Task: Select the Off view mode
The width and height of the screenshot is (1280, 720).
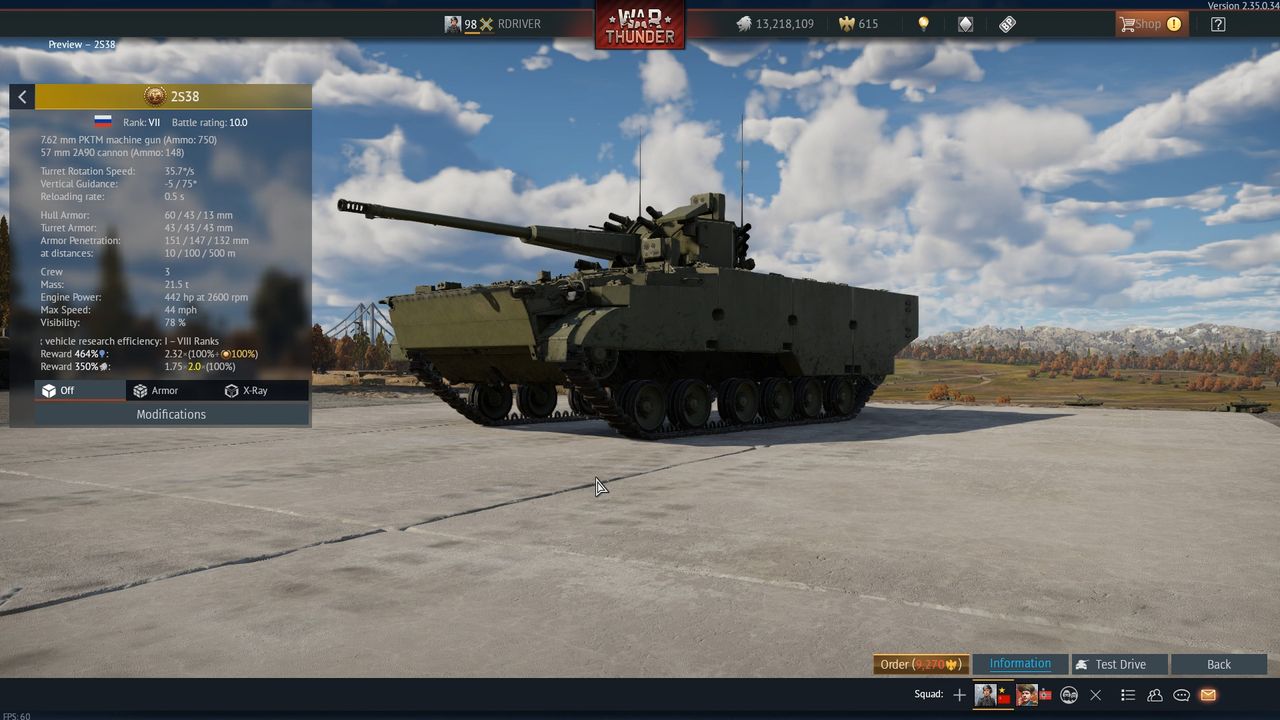Action: (x=60, y=390)
